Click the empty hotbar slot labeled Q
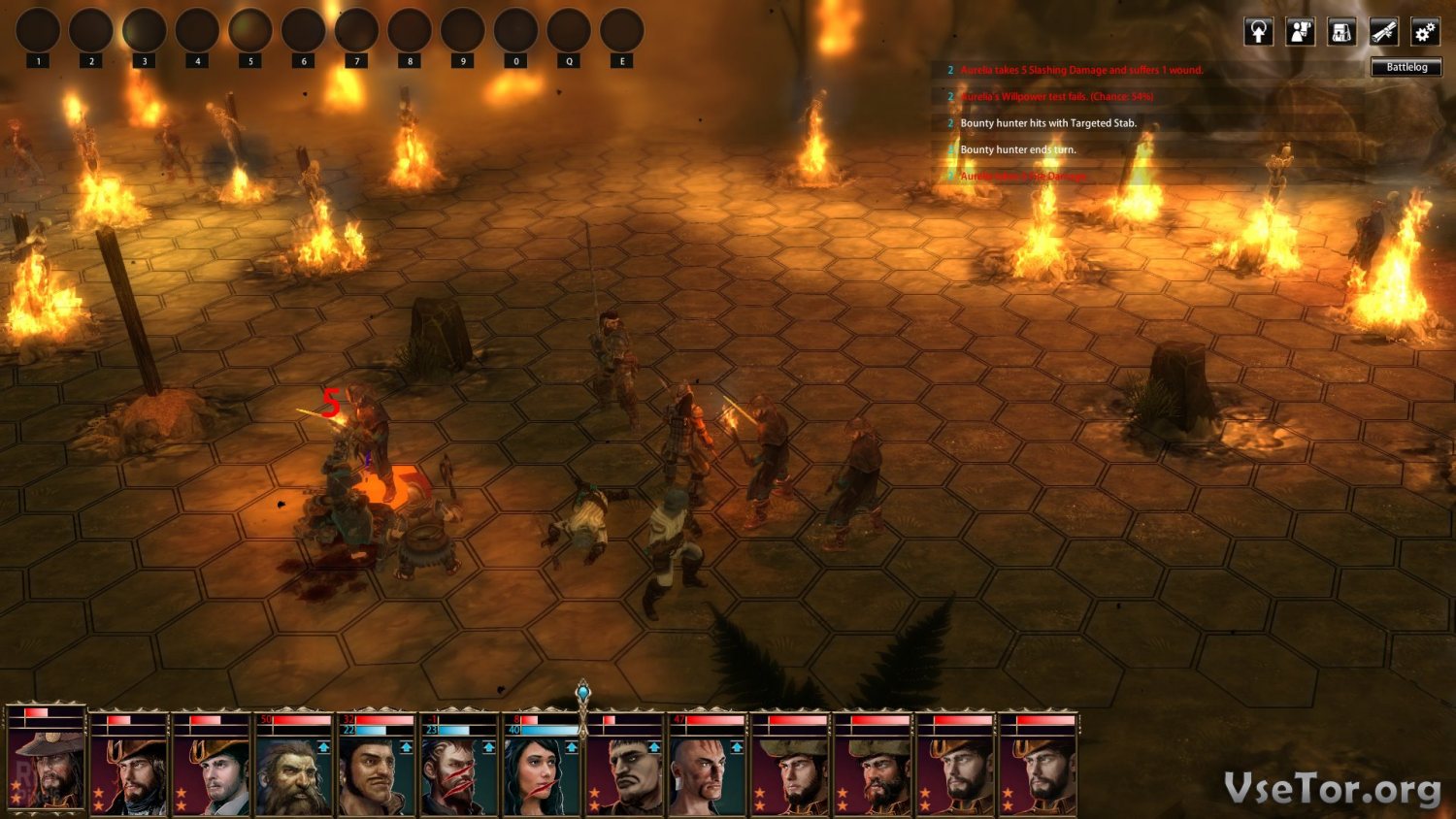This screenshot has width=1456, height=819. (569, 31)
